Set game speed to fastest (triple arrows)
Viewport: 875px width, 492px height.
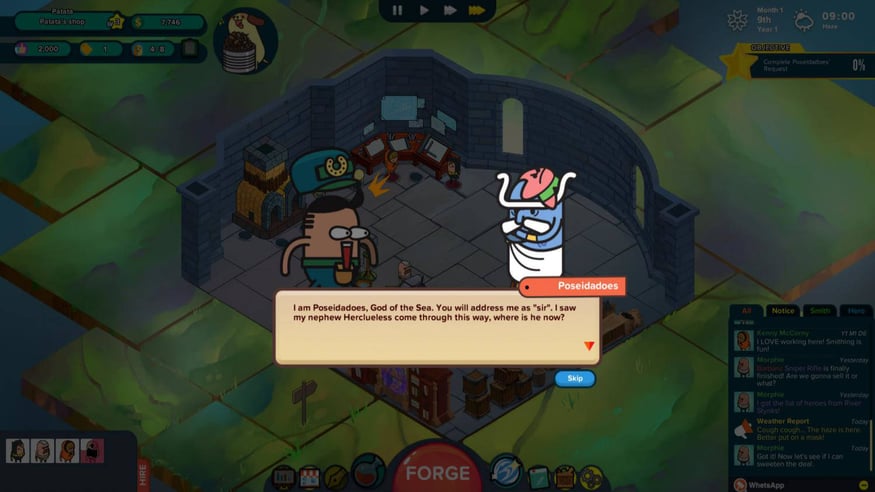477,11
